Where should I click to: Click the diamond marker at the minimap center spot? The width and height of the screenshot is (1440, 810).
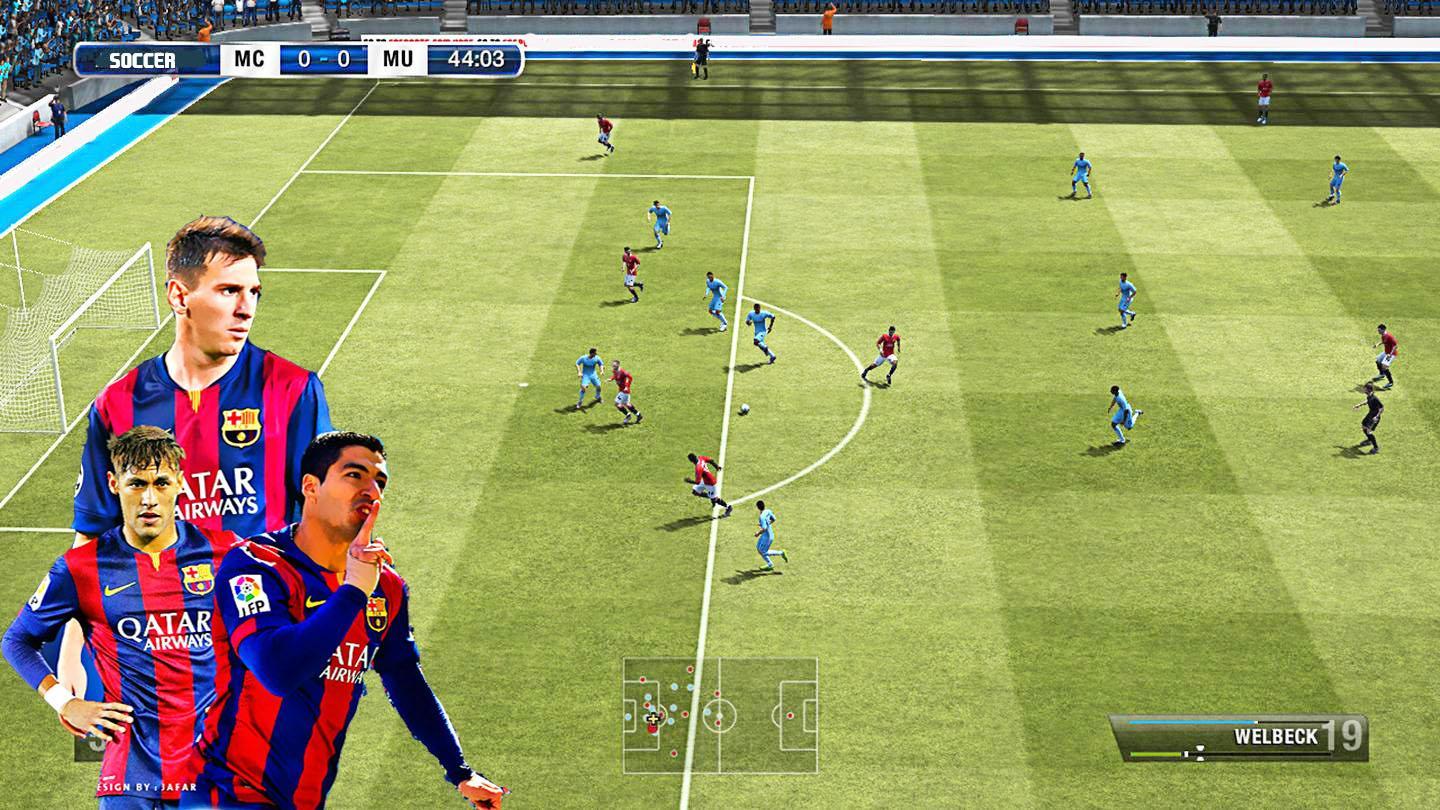(718, 715)
